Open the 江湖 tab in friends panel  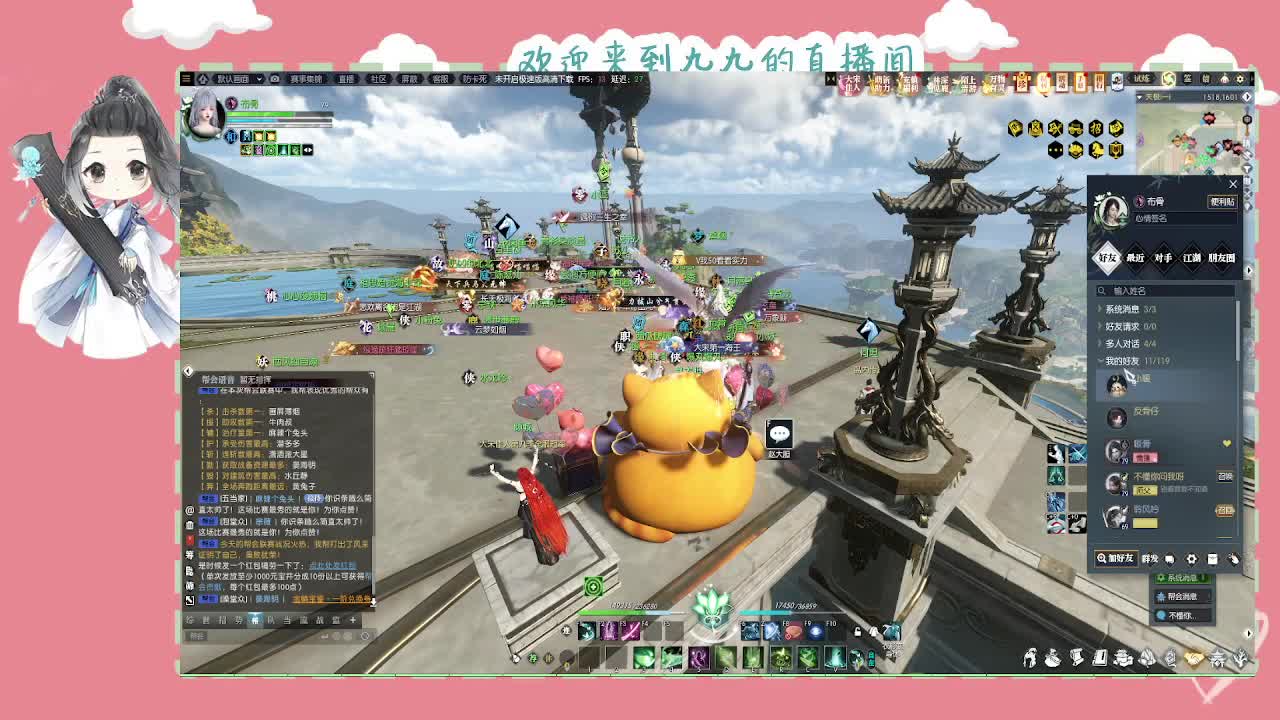click(x=1192, y=258)
